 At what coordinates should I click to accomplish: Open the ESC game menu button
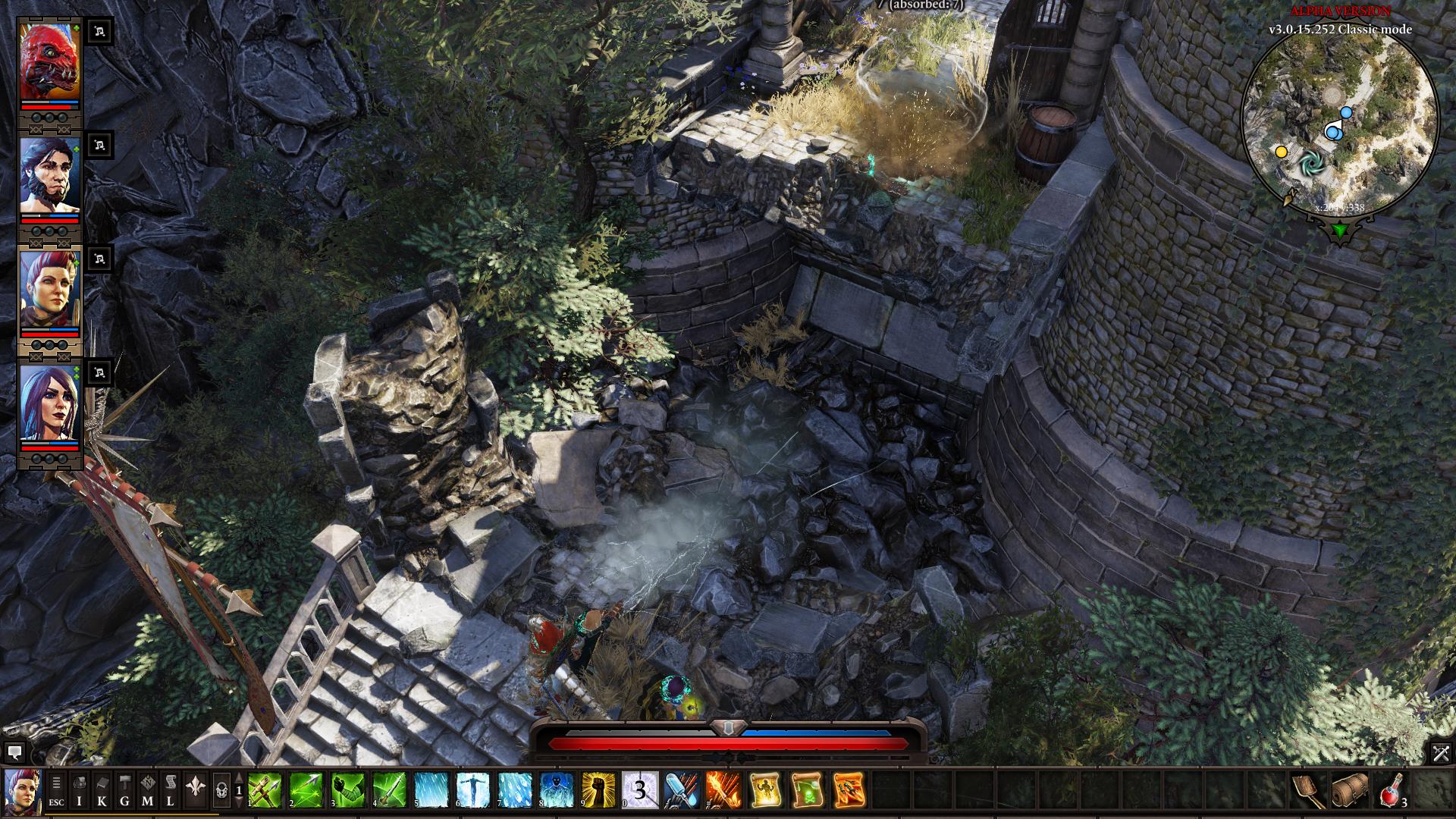(x=57, y=790)
